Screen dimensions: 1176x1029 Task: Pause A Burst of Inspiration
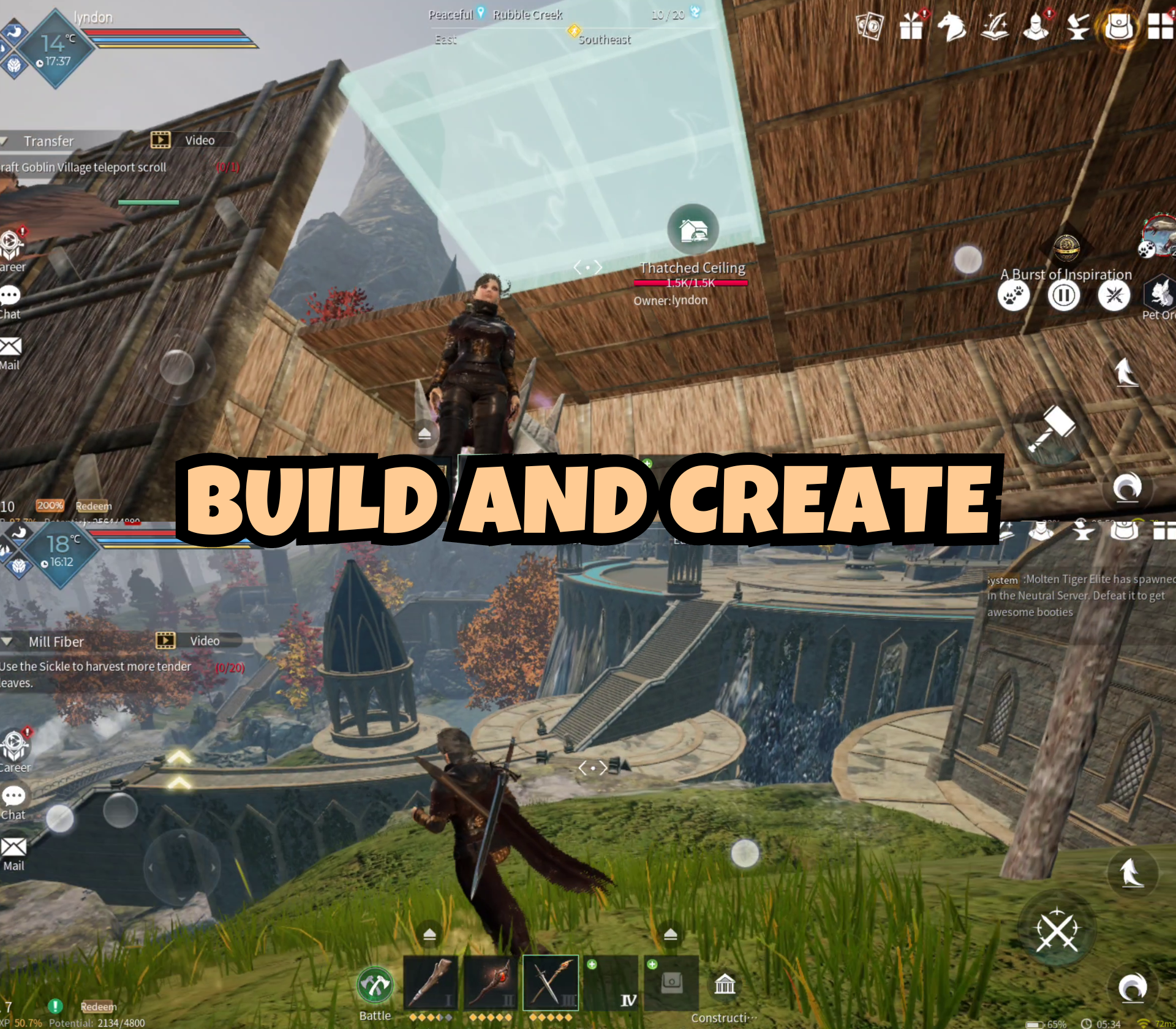[1065, 295]
